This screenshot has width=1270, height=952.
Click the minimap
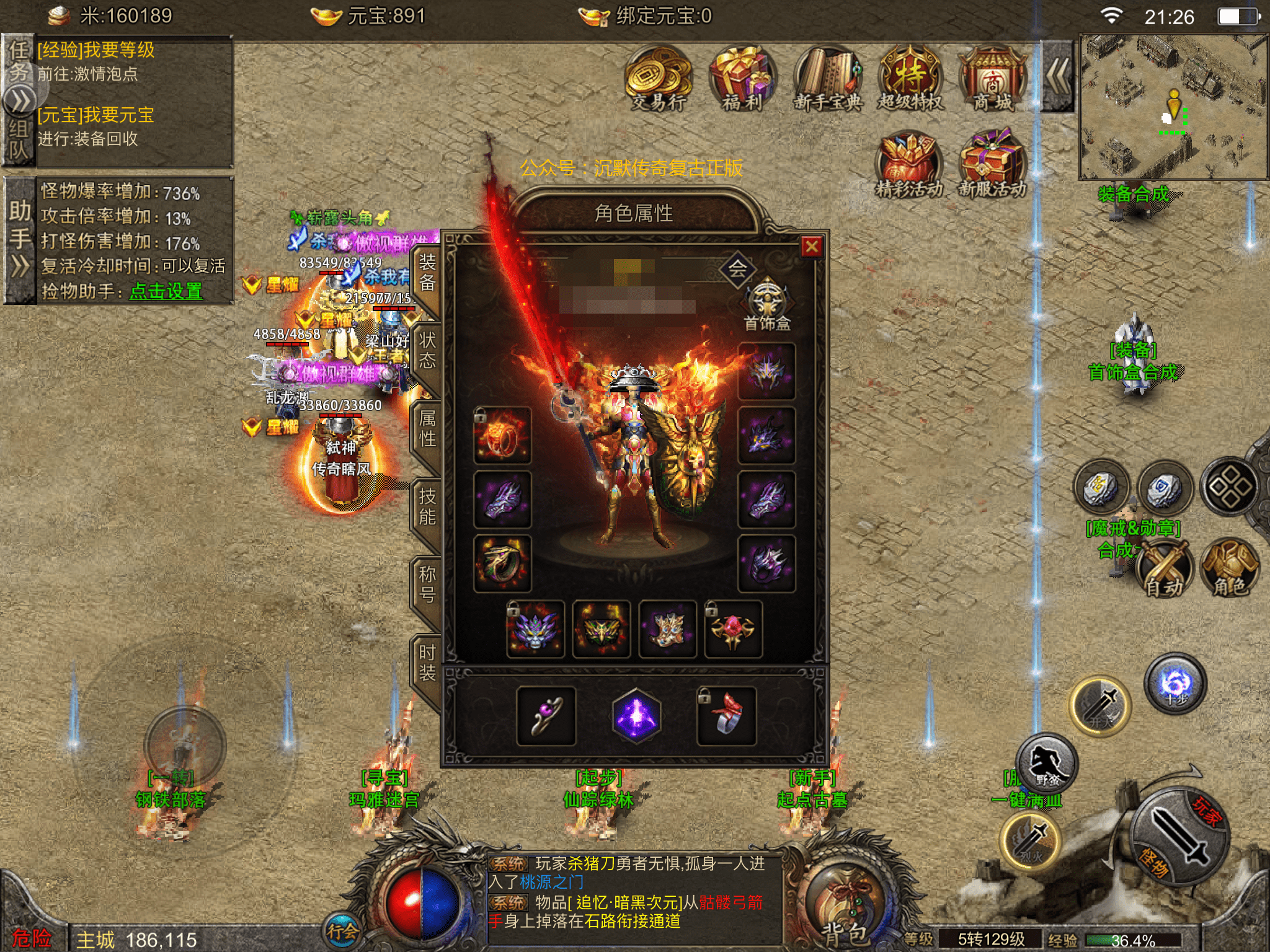pyautogui.click(x=1173, y=107)
